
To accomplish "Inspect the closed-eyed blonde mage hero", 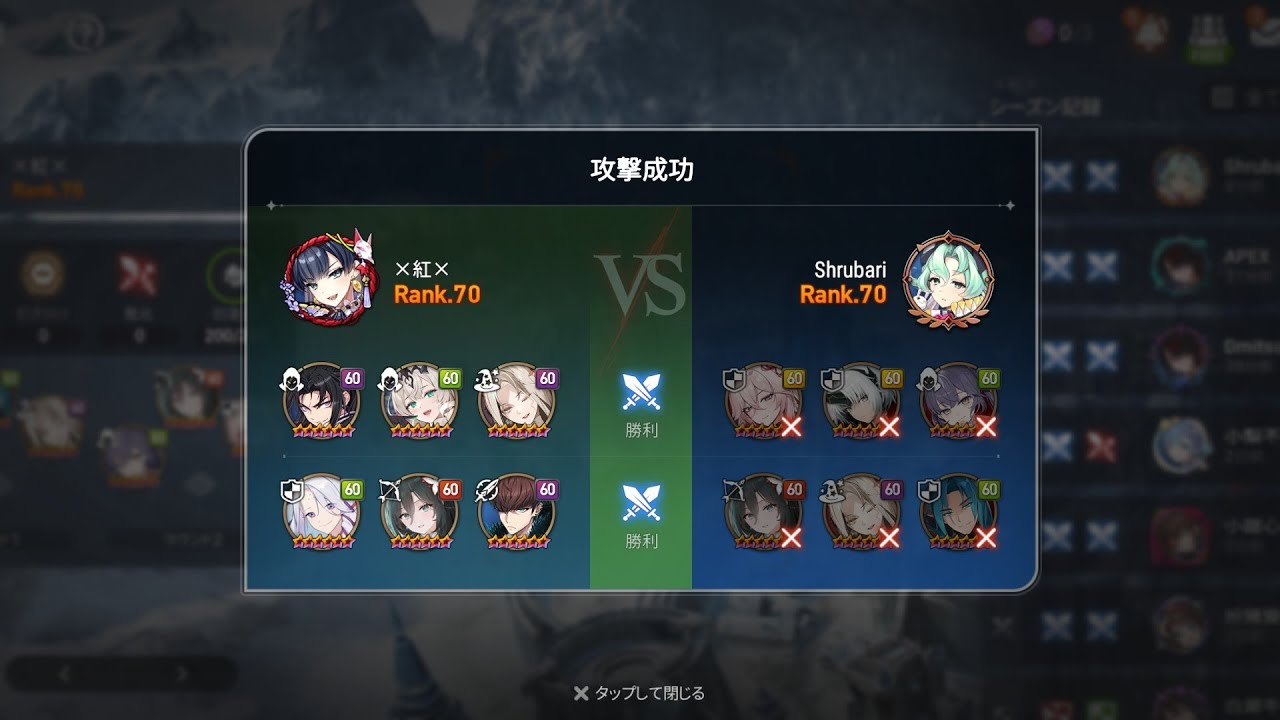I will tap(517, 402).
